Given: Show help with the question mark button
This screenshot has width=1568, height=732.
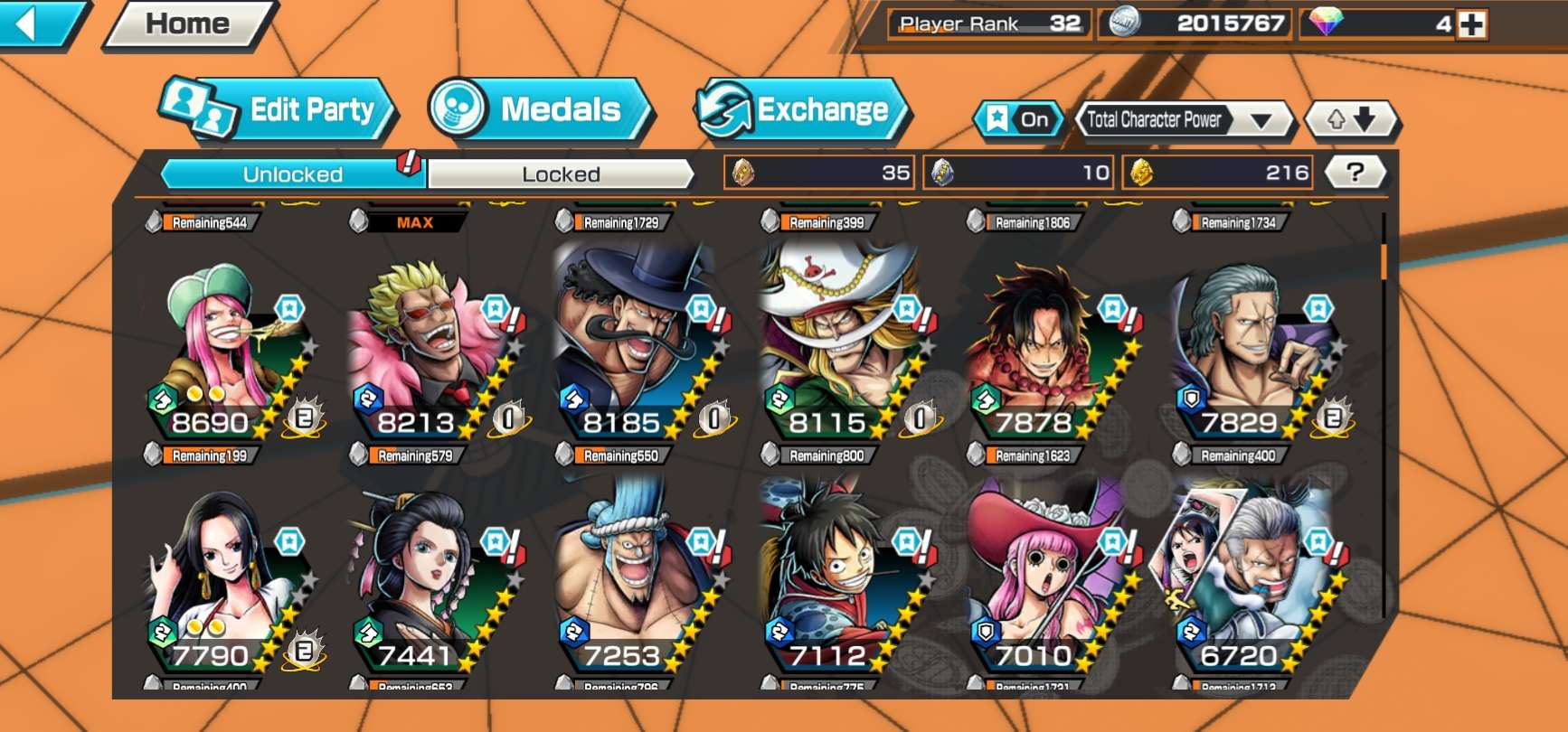Looking at the screenshot, I should 1355,172.
